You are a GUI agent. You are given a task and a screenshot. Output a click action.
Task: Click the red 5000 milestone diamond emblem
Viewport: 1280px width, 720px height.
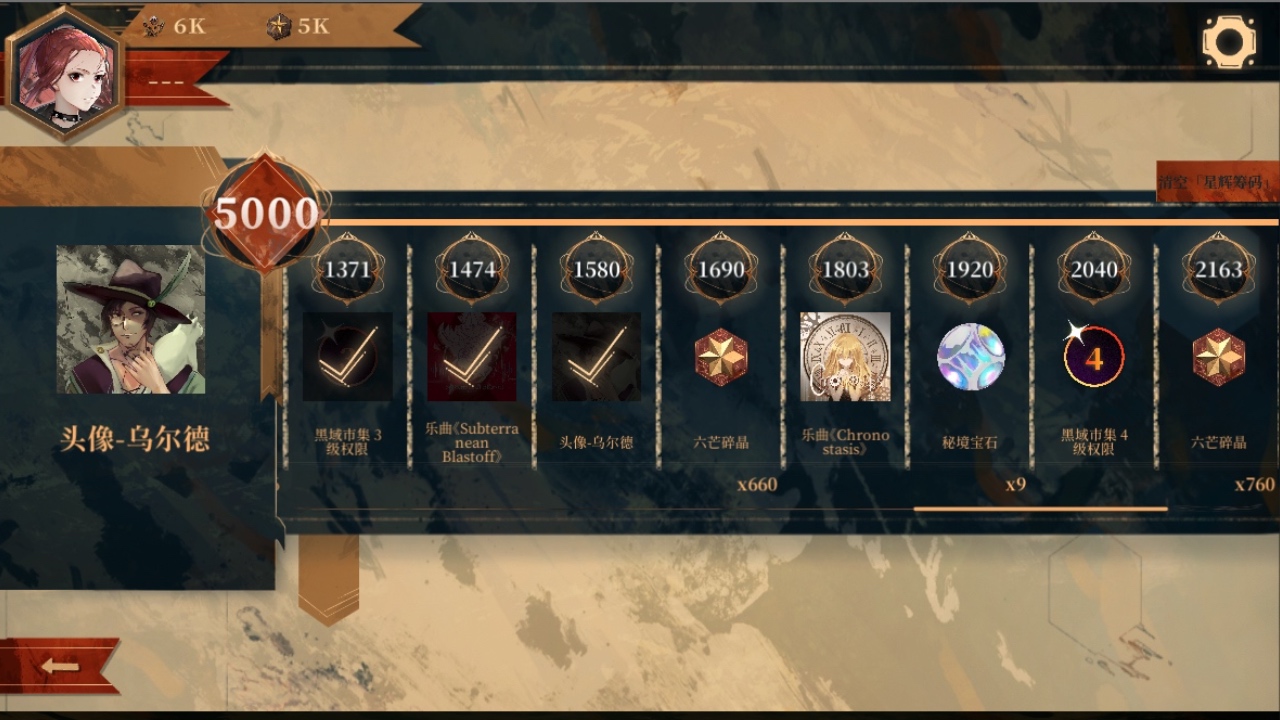pyautogui.click(x=268, y=213)
